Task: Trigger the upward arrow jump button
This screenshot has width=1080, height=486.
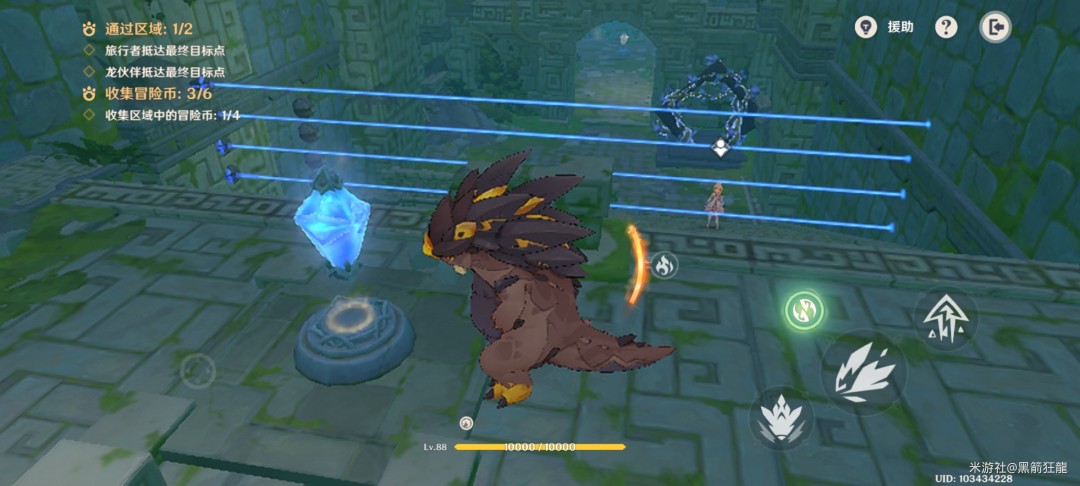Action: coord(944,318)
